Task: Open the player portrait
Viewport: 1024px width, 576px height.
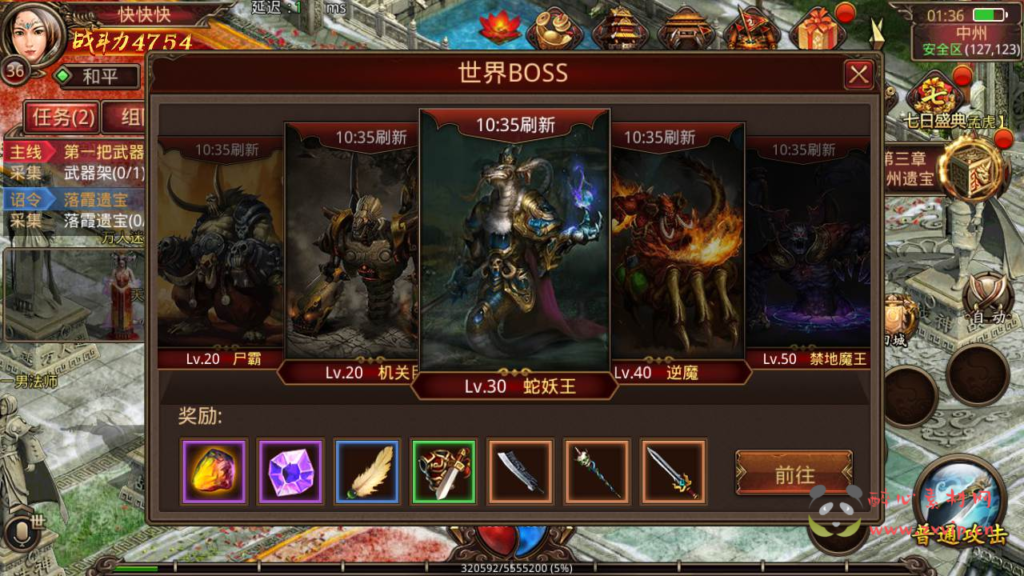Action: (x=36, y=33)
